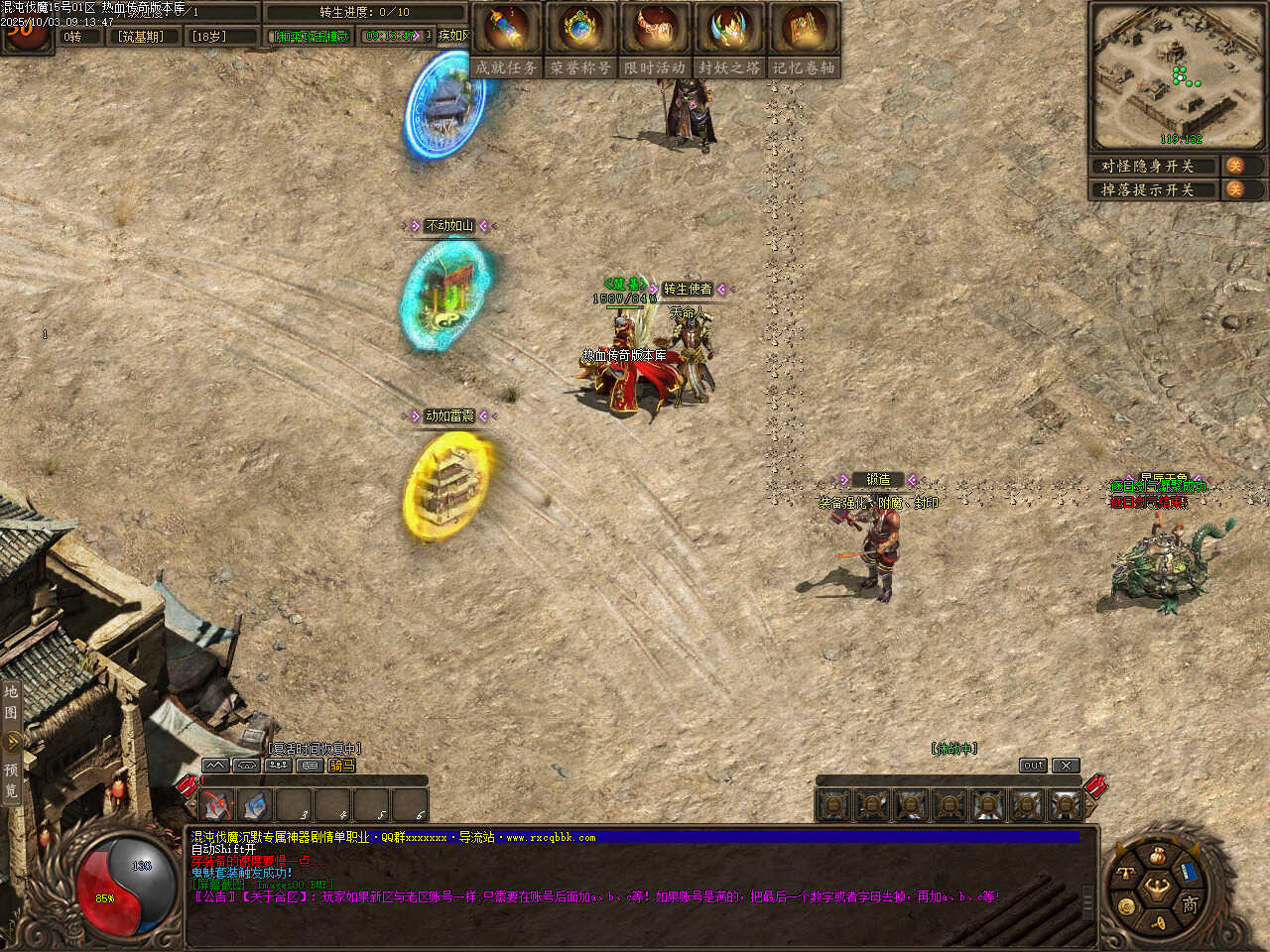Click the blue book icon in radial menu

pos(1189,874)
